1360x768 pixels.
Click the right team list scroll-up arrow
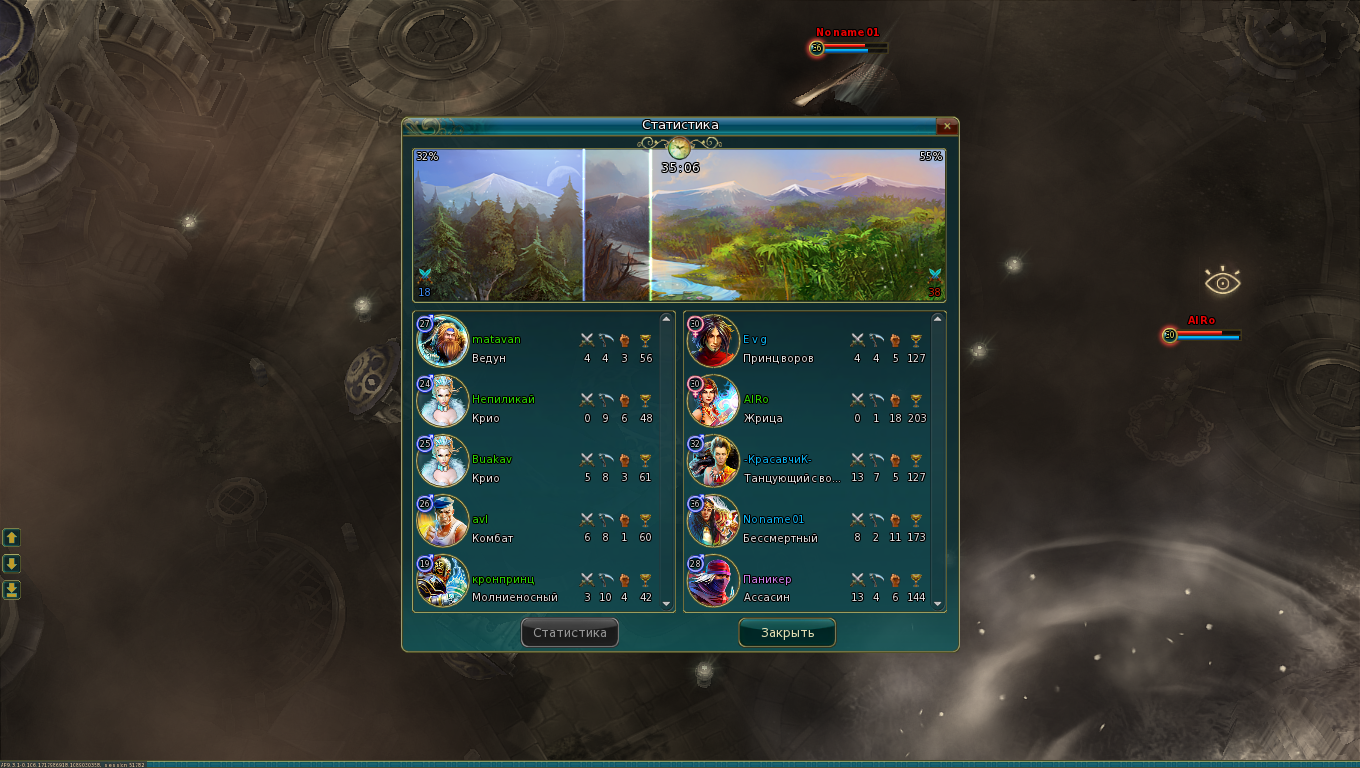[937, 319]
